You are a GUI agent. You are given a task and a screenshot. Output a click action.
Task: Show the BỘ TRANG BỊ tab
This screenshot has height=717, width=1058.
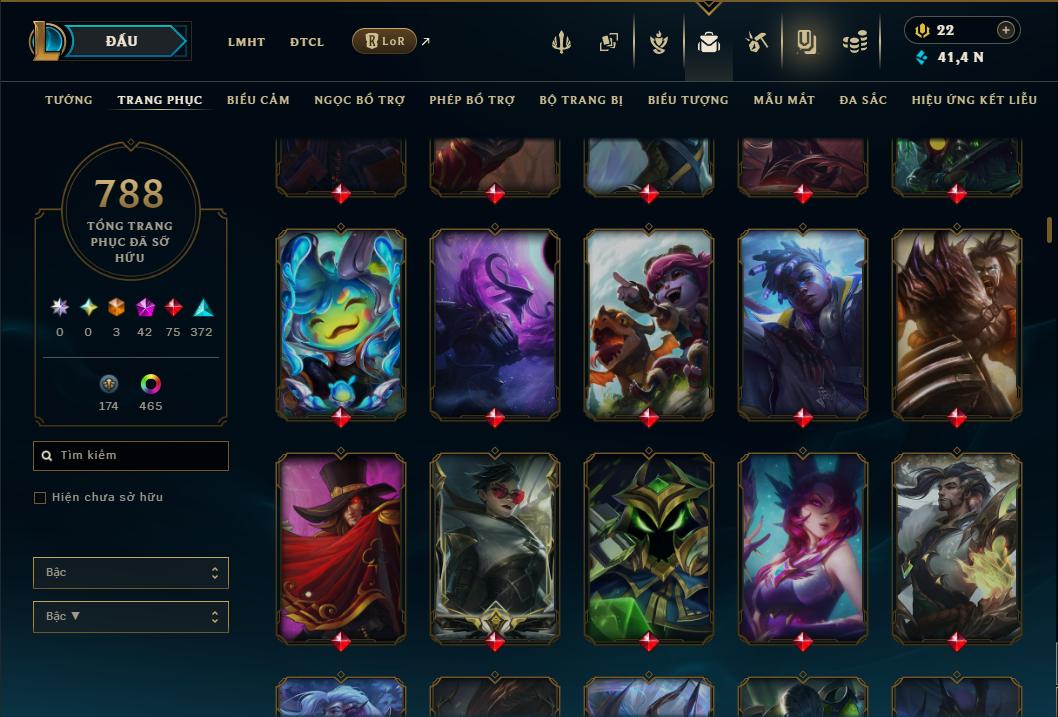[x=581, y=100]
